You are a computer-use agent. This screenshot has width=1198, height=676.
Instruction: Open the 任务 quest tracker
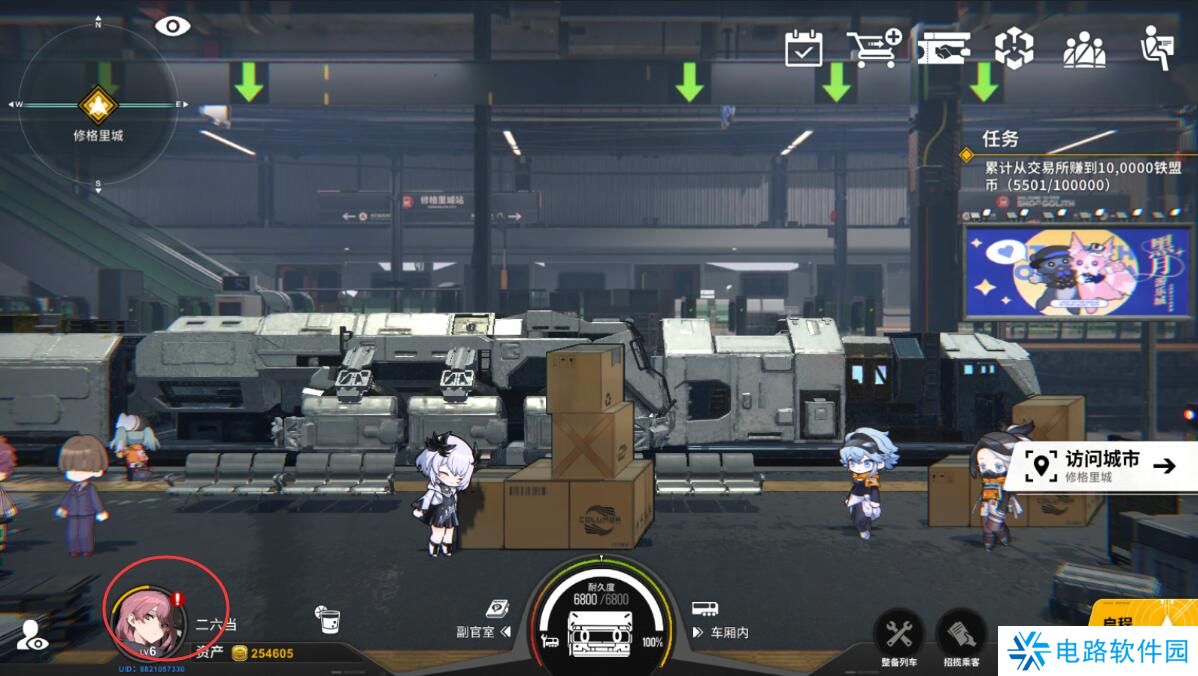click(x=1060, y=165)
